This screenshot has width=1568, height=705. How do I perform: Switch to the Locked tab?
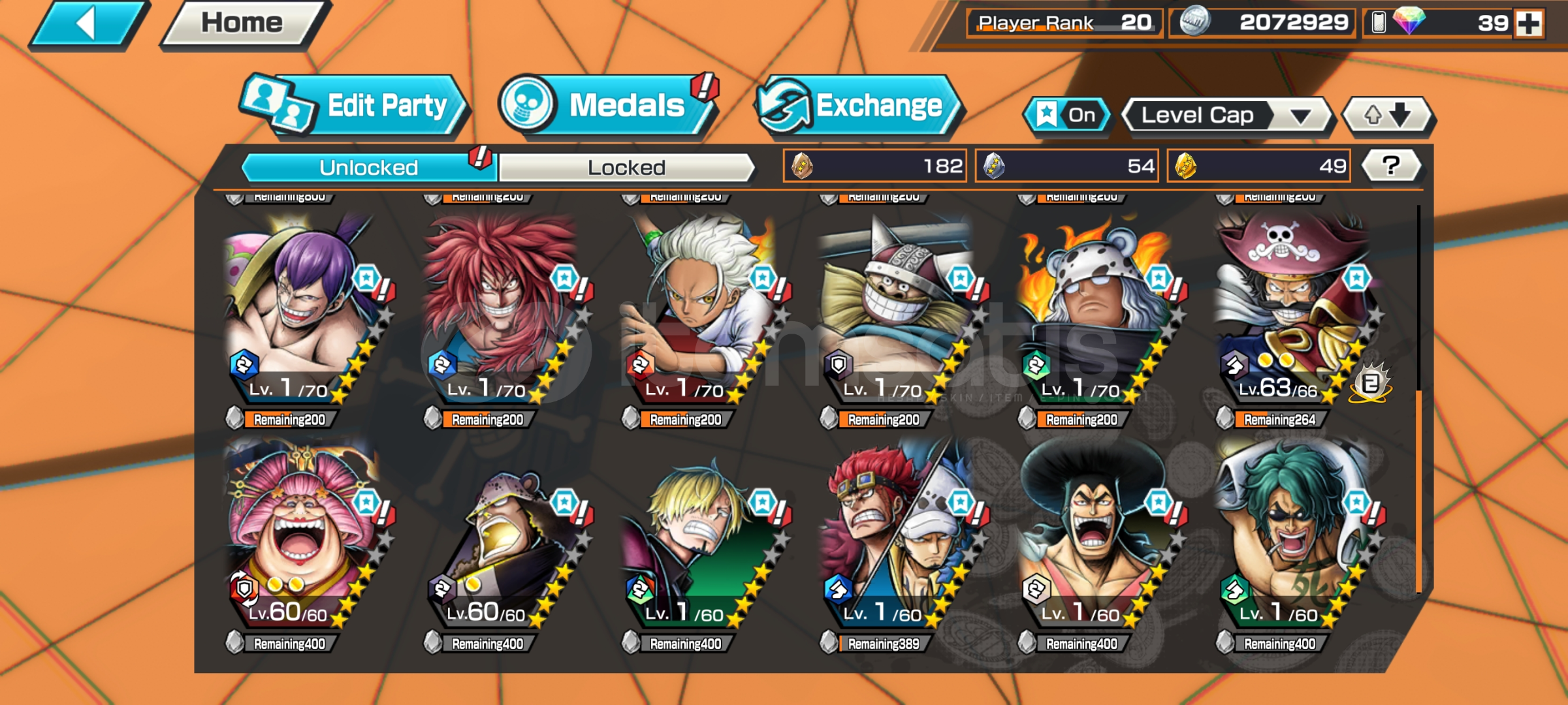click(x=626, y=168)
